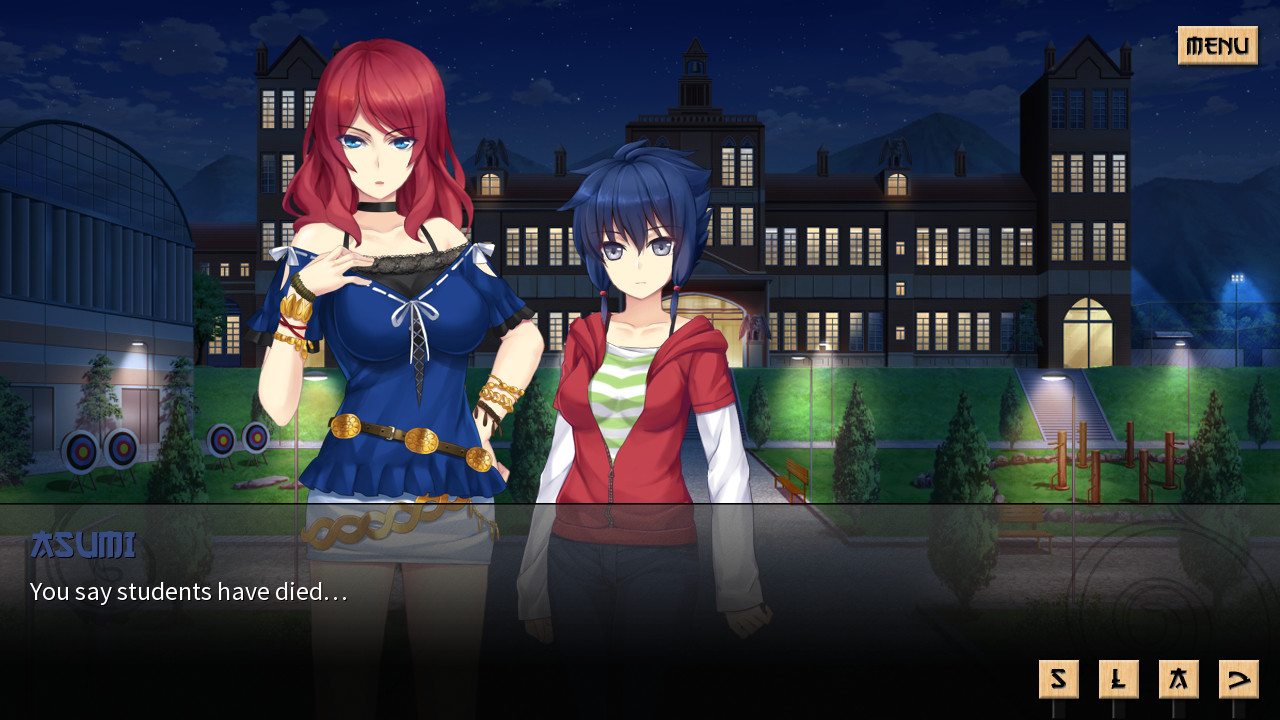Select the Save quick icon
Image resolution: width=1280 pixels, height=720 pixels.
(1059, 678)
